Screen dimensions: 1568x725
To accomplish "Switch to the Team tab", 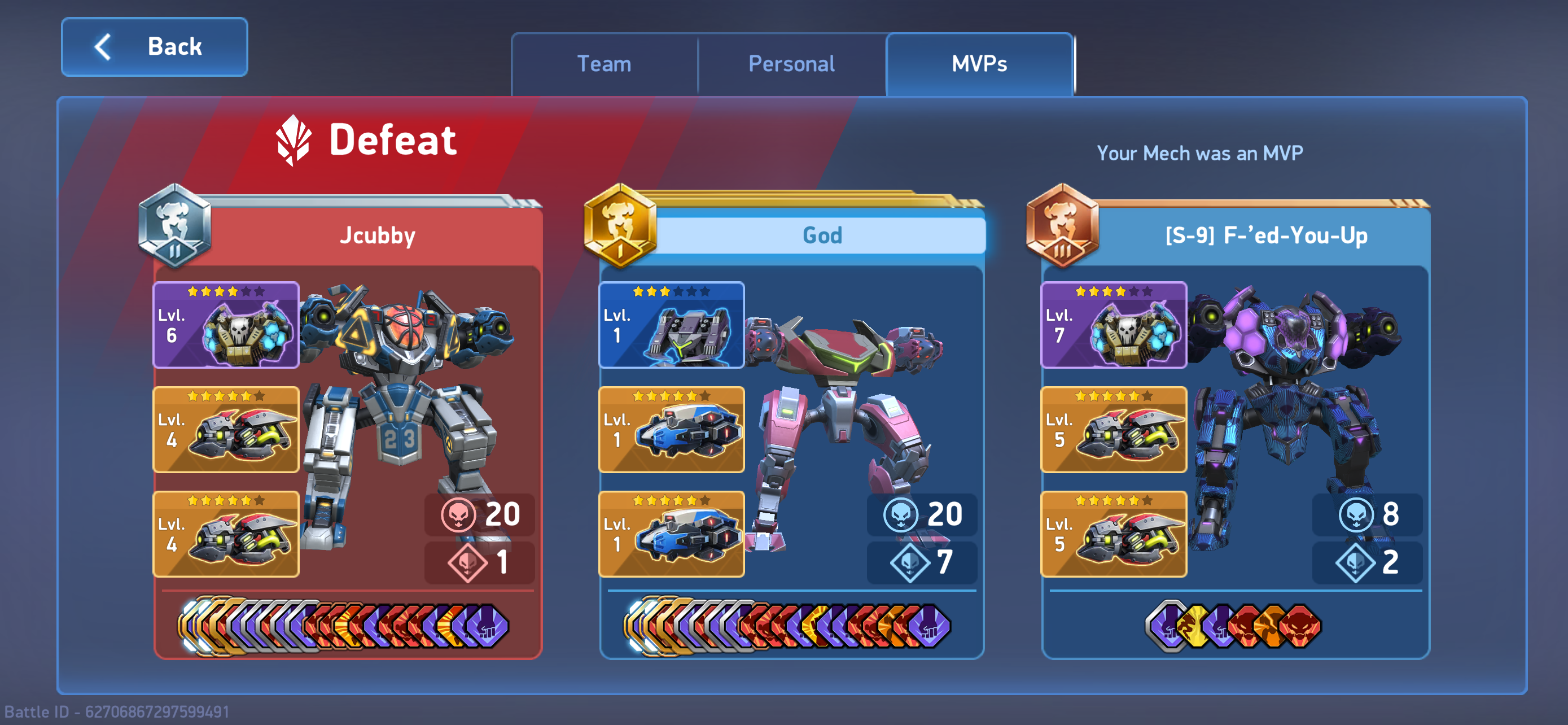I will tap(604, 64).
